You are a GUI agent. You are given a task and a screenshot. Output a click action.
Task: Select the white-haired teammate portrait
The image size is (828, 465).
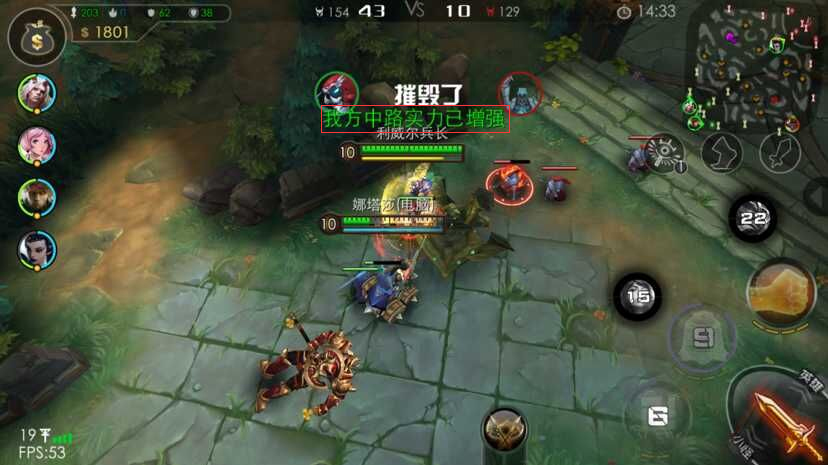click(37, 93)
